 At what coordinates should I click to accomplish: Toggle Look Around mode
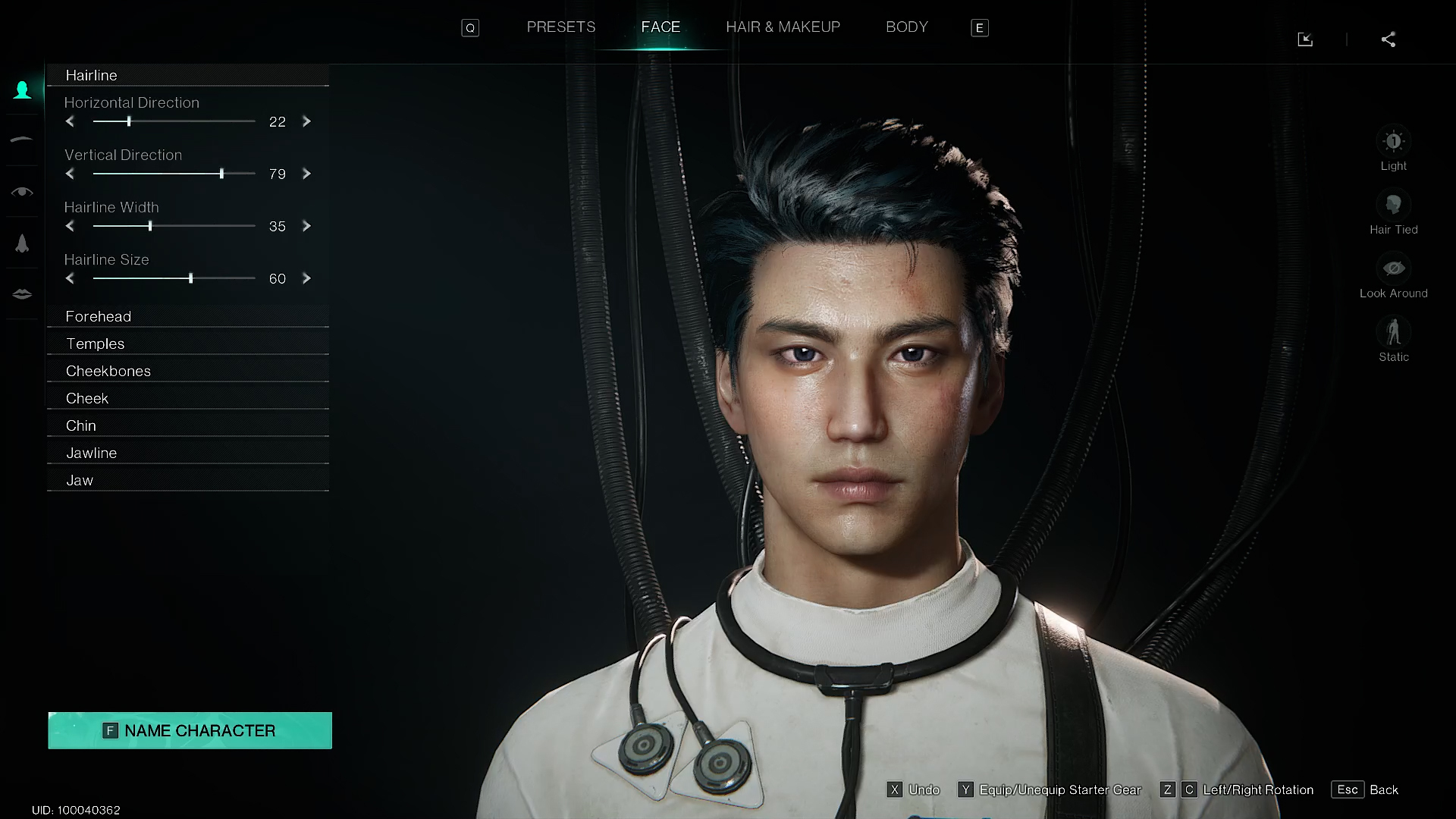click(x=1394, y=268)
